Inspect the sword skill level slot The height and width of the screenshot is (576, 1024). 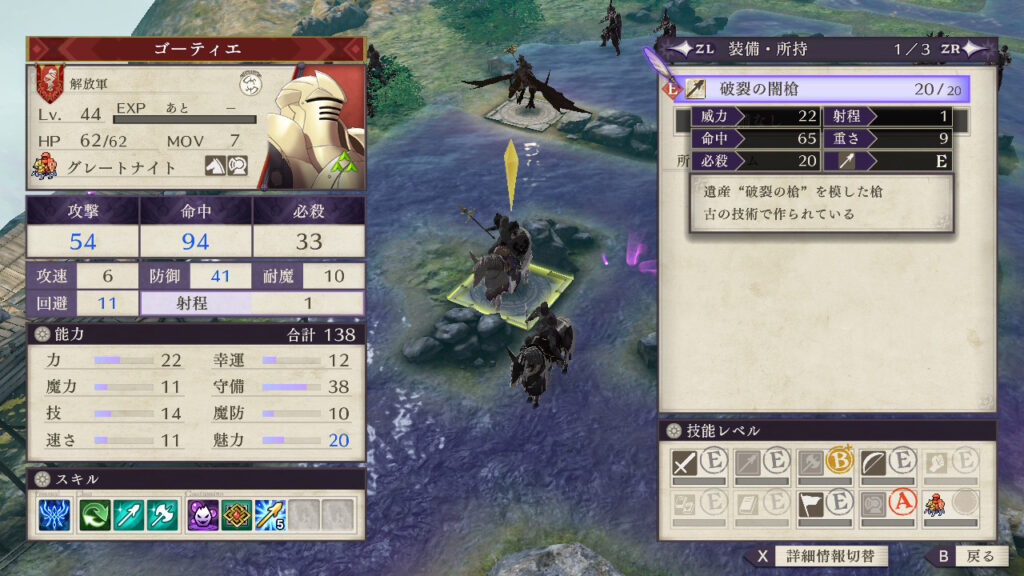(699, 462)
